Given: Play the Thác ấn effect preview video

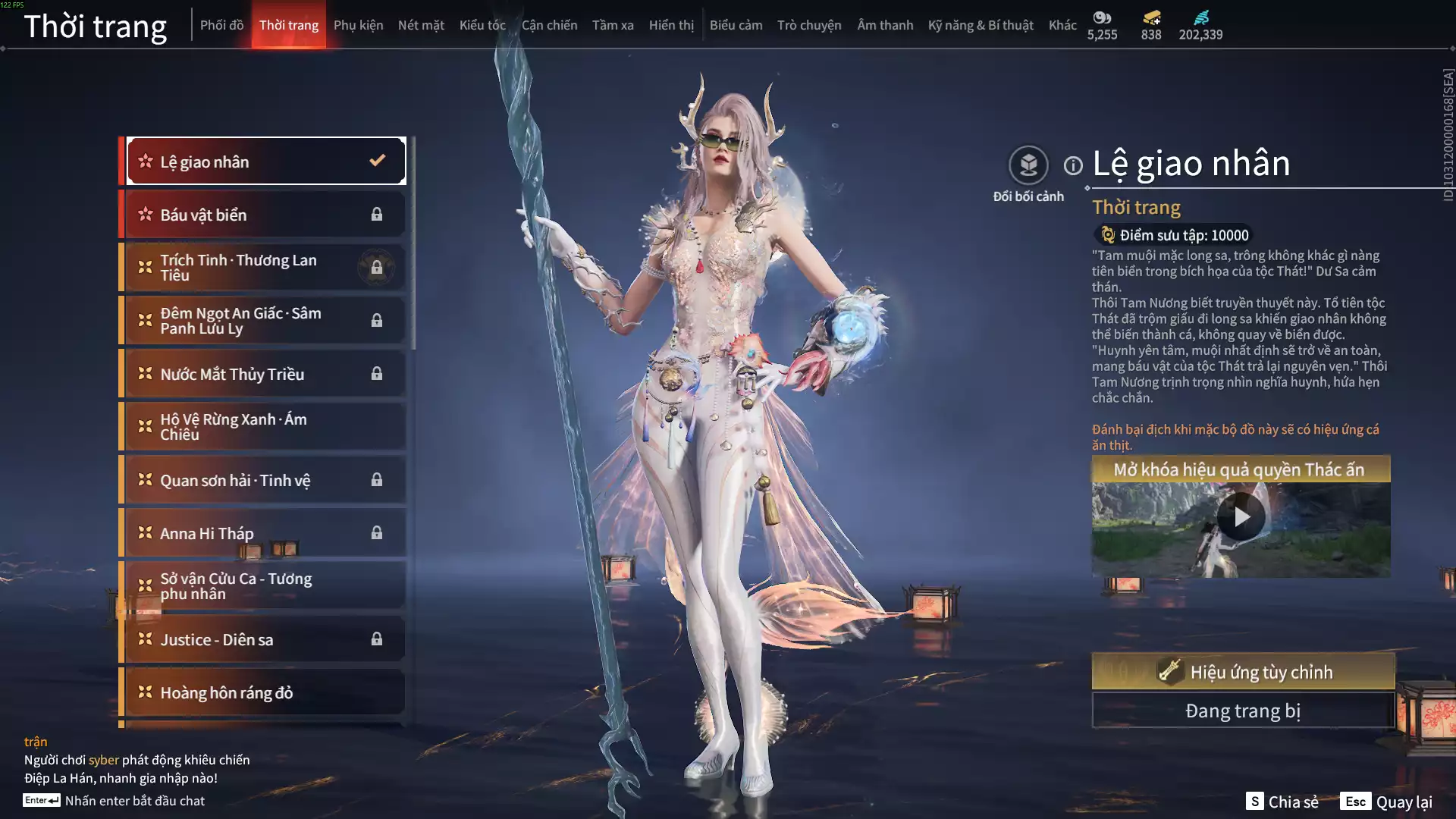Looking at the screenshot, I should [x=1241, y=517].
